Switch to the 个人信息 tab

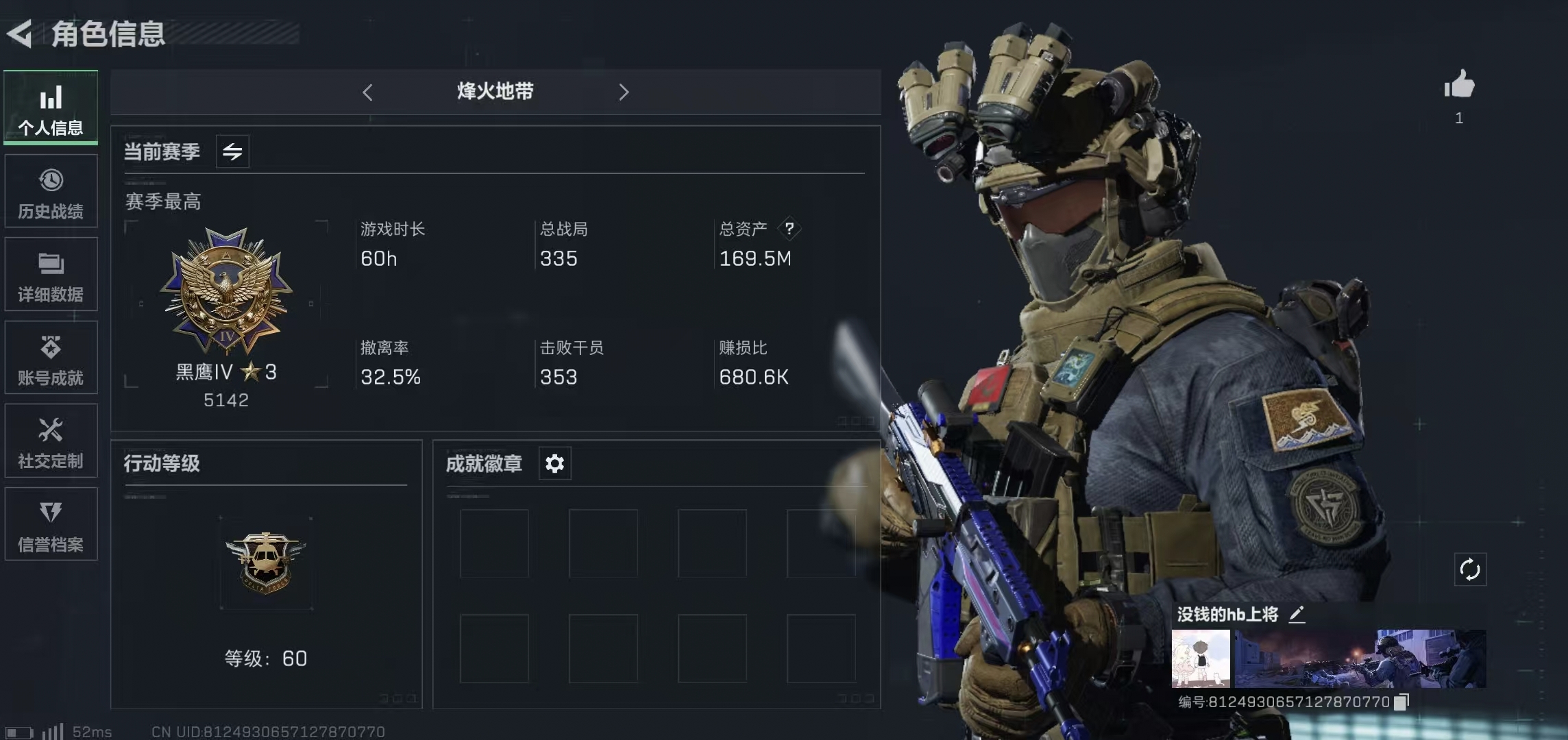pos(51,108)
